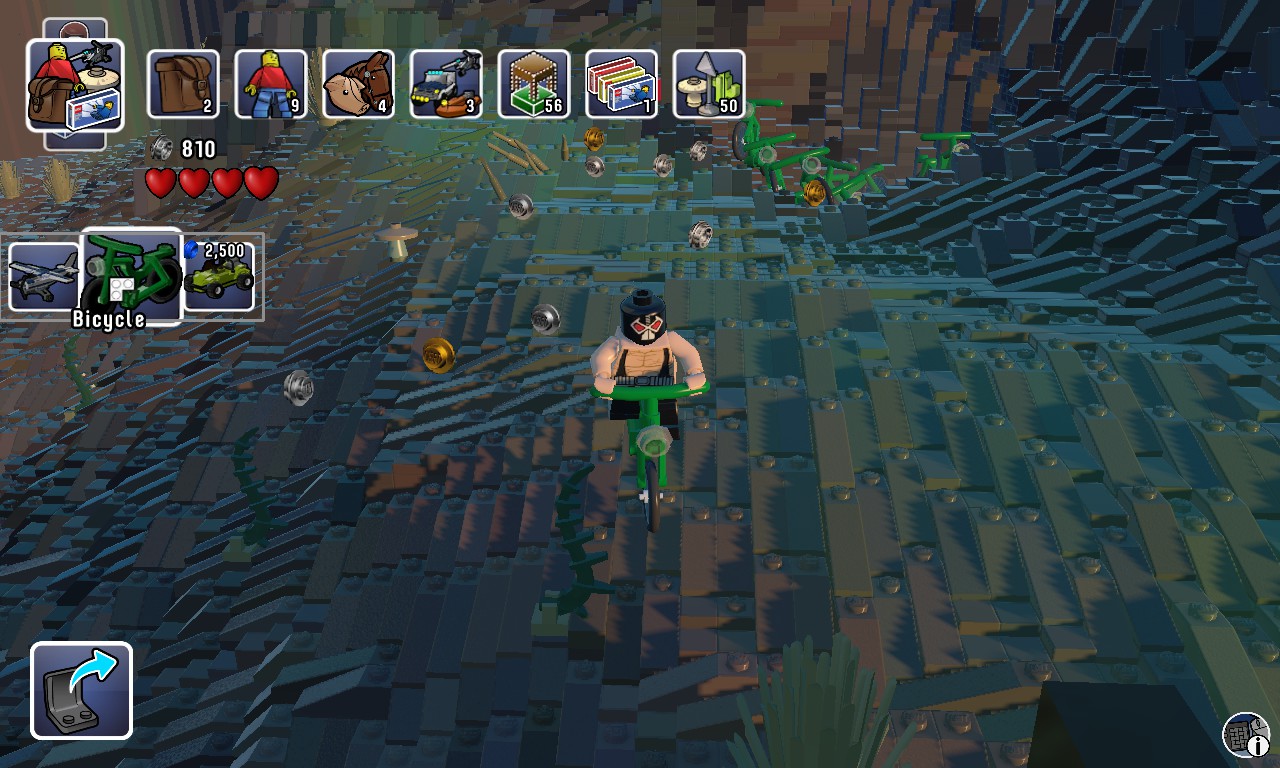This screenshot has width=1280, height=768.
Task: Open the main inventory backpack menu
Action: click(x=75, y=86)
